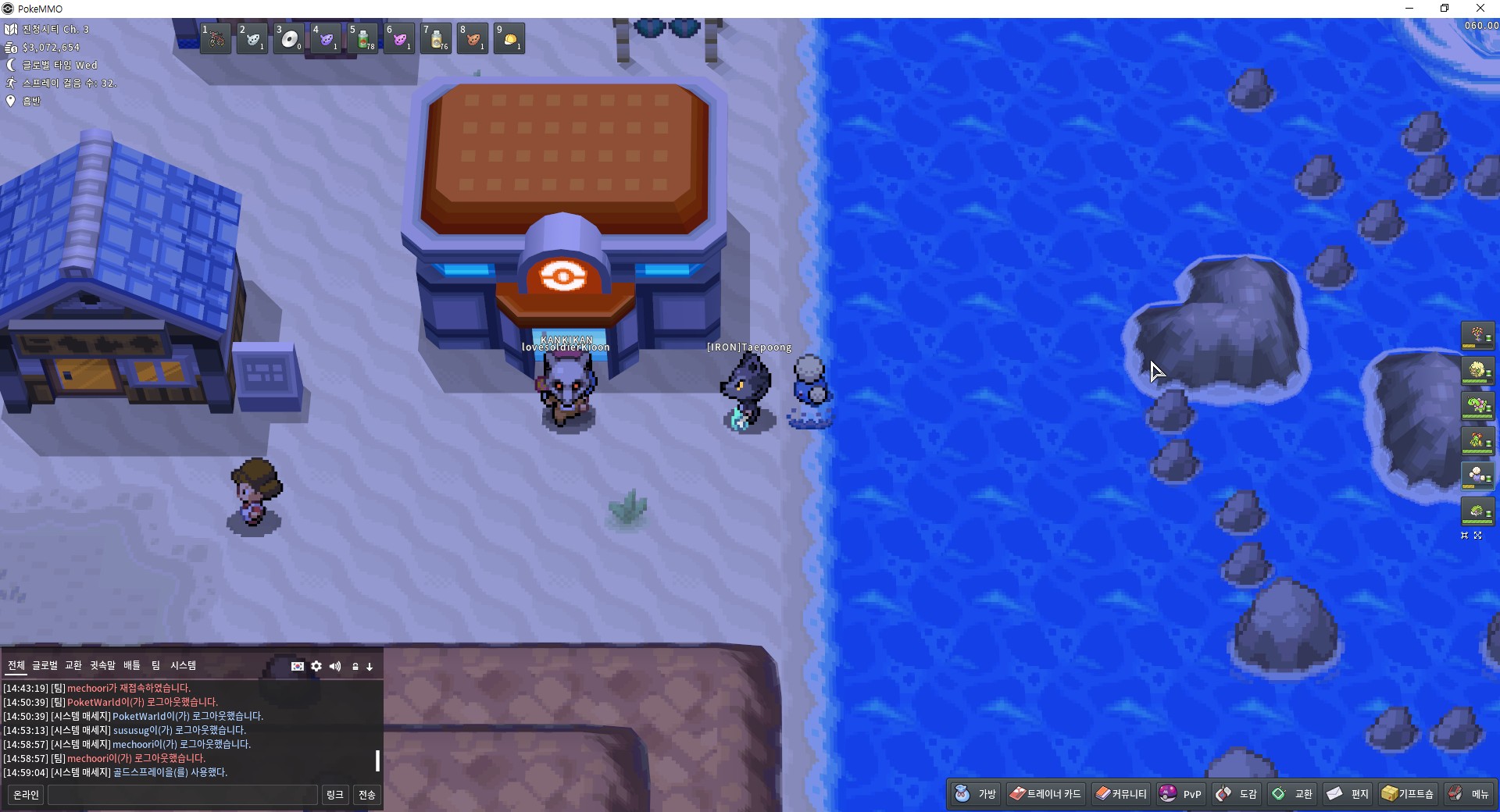Image resolution: width=1500 pixels, height=812 pixels.
Task: Switch to the 시스템 chat tab
Action: (183, 665)
